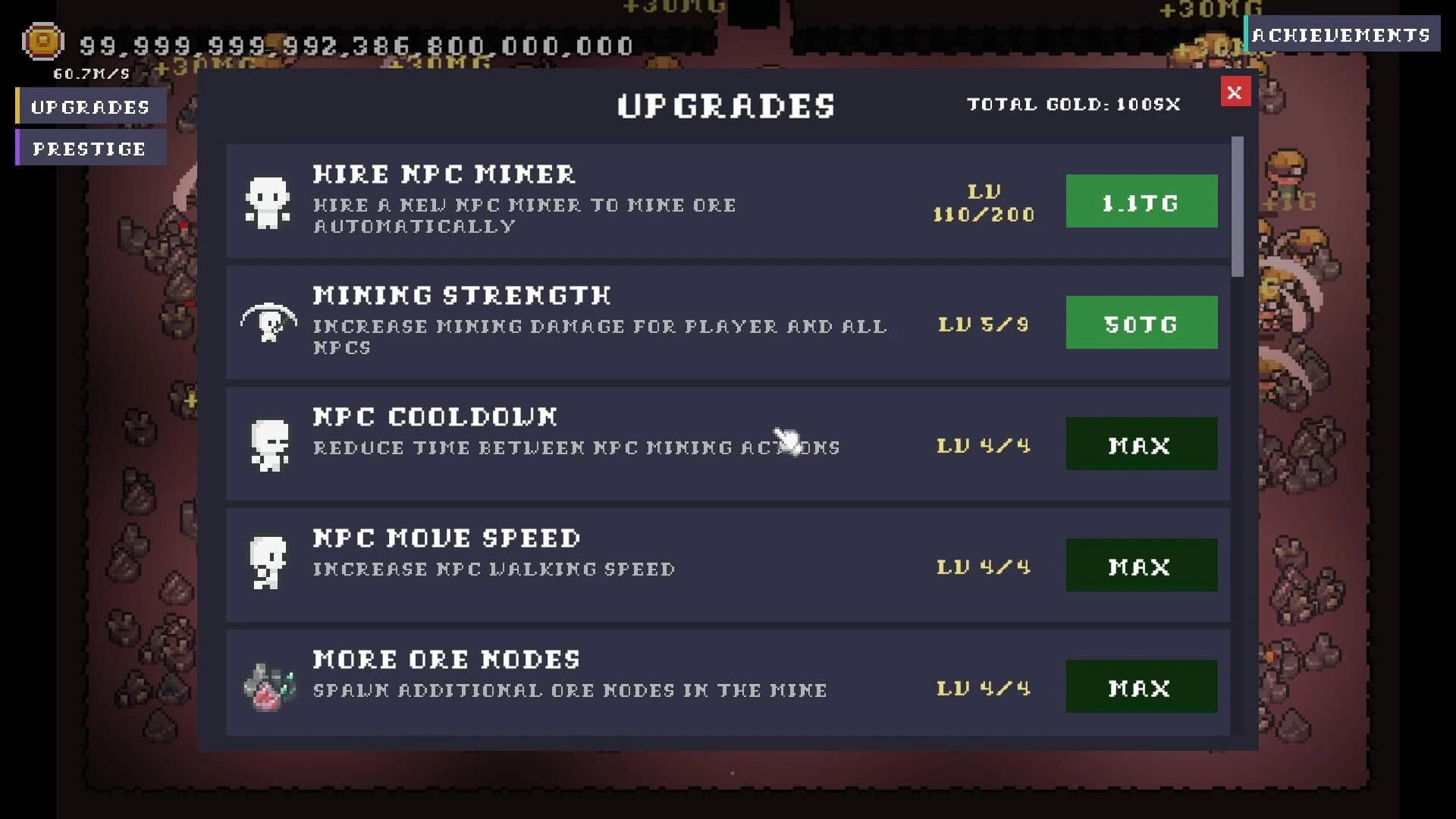
Task: Expand the Hire NPC Miner upgrade row
Action: (607, 201)
